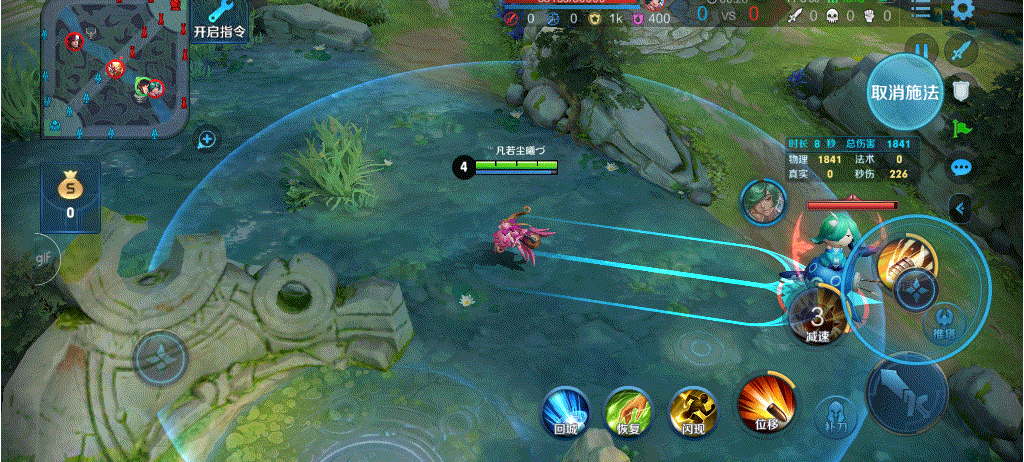
Task: Tap the 取消施法 cancel cast button
Action: pyautogui.click(x=905, y=92)
